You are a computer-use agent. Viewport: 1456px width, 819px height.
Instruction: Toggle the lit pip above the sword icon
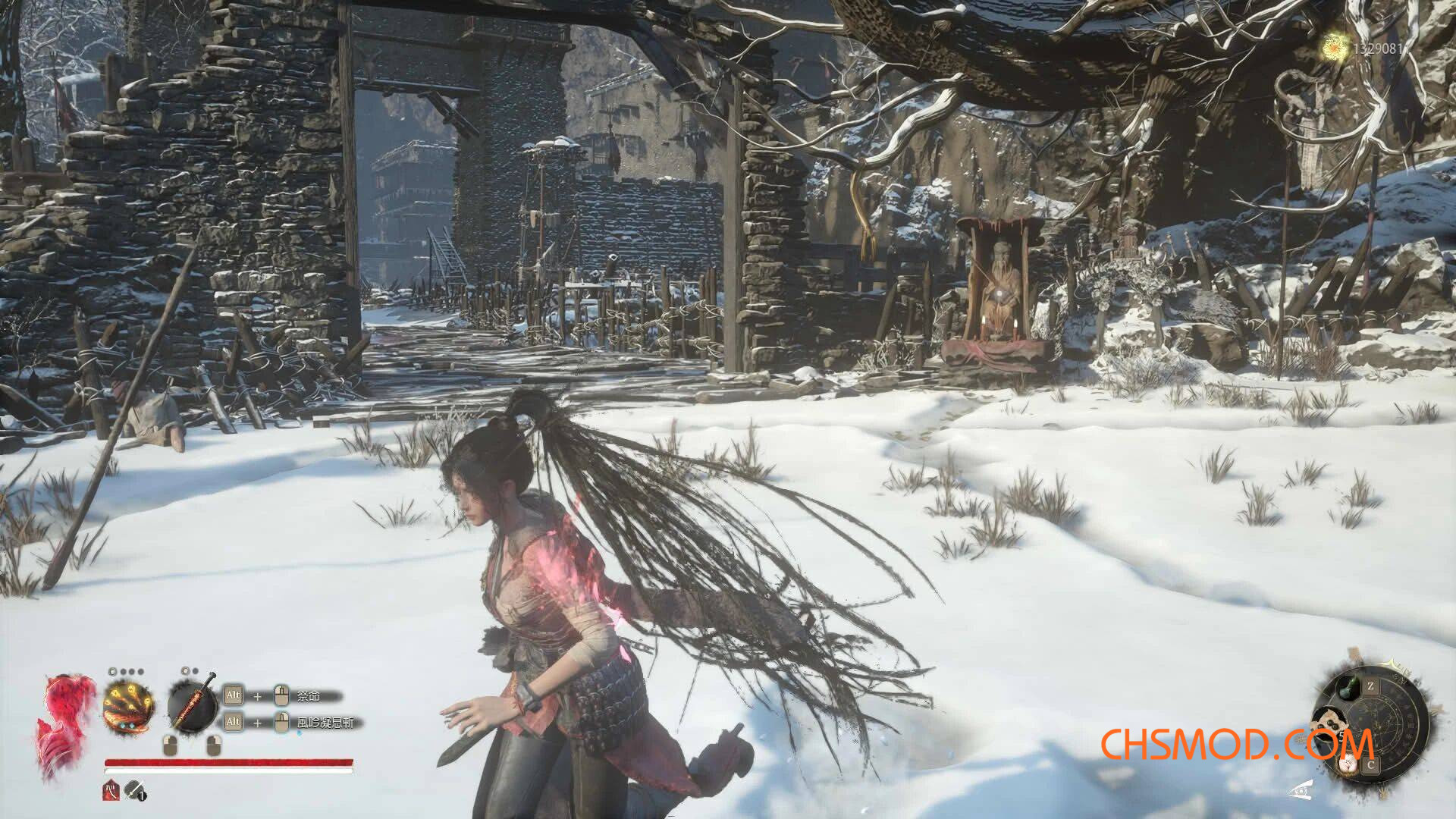coord(184,671)
